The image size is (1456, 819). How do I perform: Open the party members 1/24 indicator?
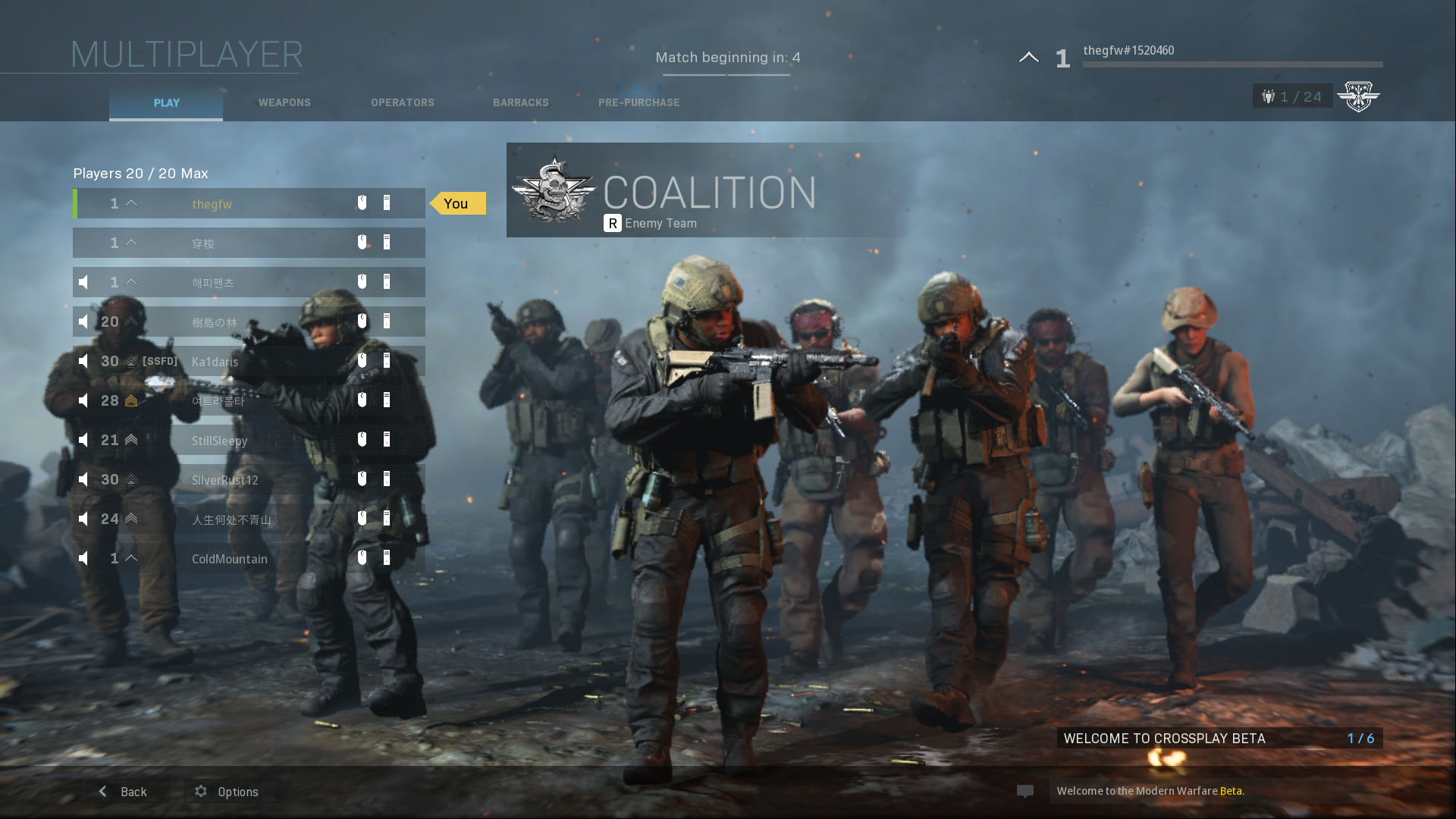click(1292, 96)
